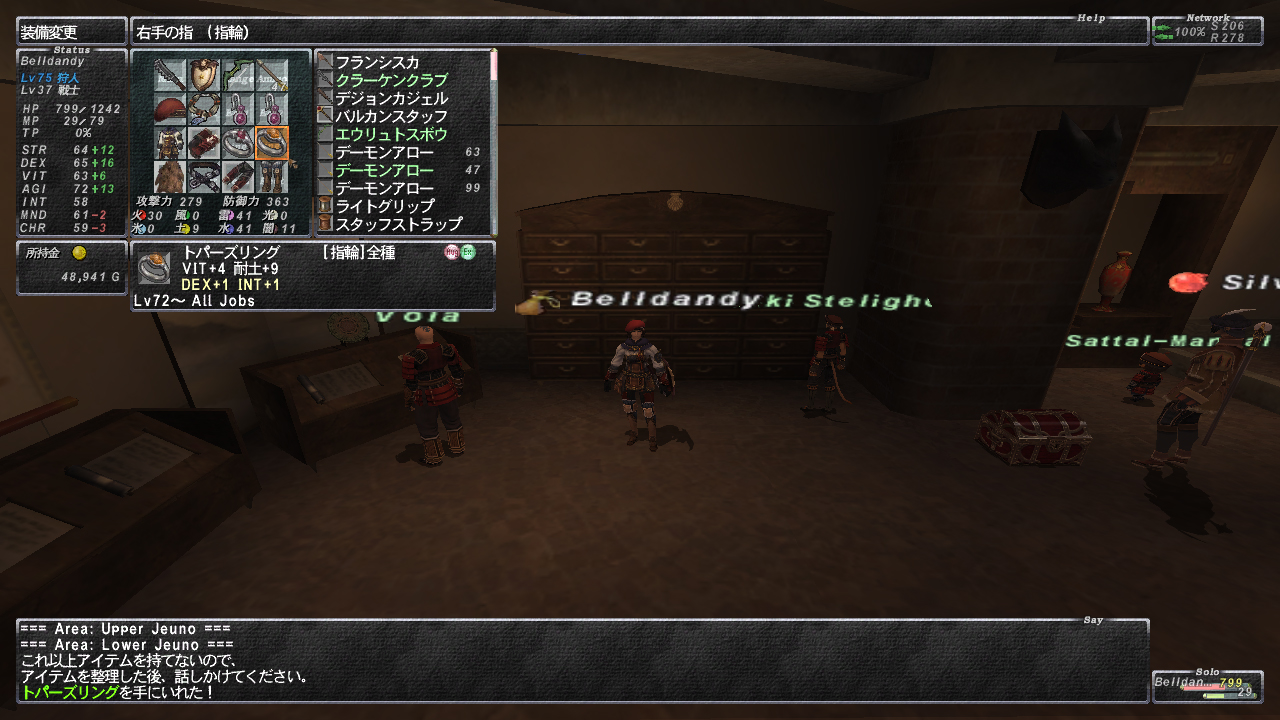Viewport: 1280px width, 720px height.
Task: Select the necklace equipment slot
Action: (x=205, y=110)
